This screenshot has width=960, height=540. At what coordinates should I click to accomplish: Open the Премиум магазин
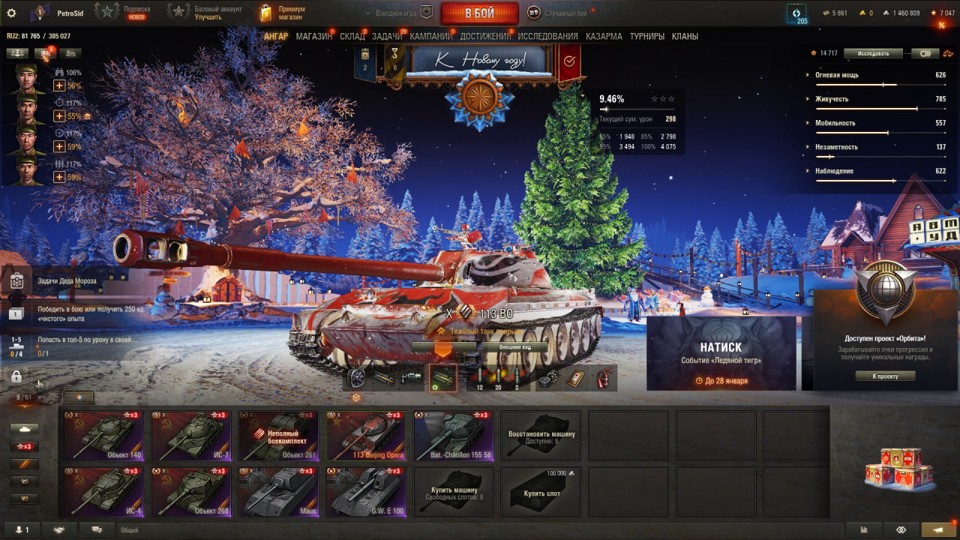284,13
